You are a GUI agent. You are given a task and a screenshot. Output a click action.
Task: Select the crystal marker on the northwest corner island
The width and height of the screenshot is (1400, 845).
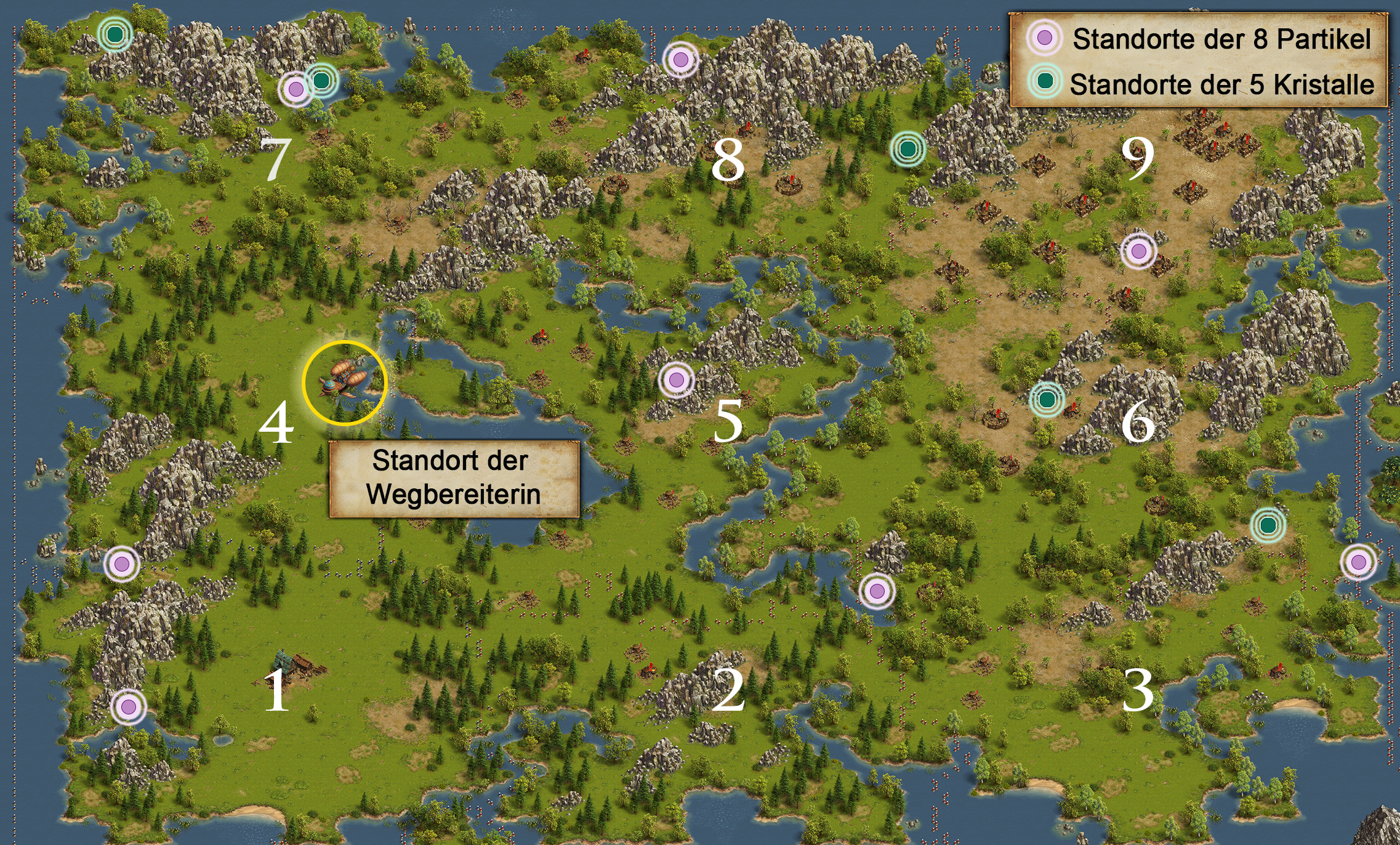115,34
